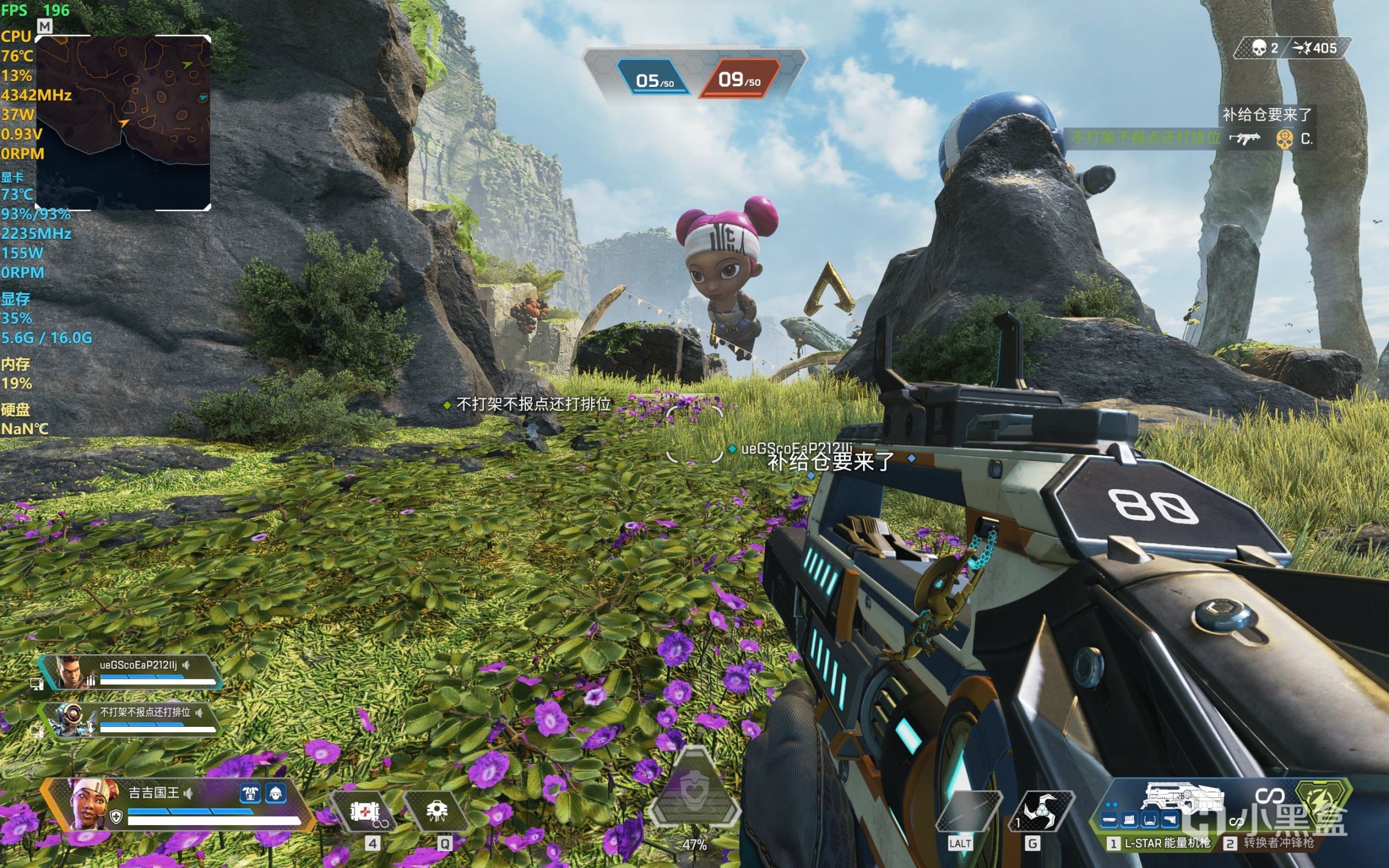Viewport: 1389px width, 868px height.
Task: Activate the healing drone tactical ability
Action: click(x=437, y=811)
